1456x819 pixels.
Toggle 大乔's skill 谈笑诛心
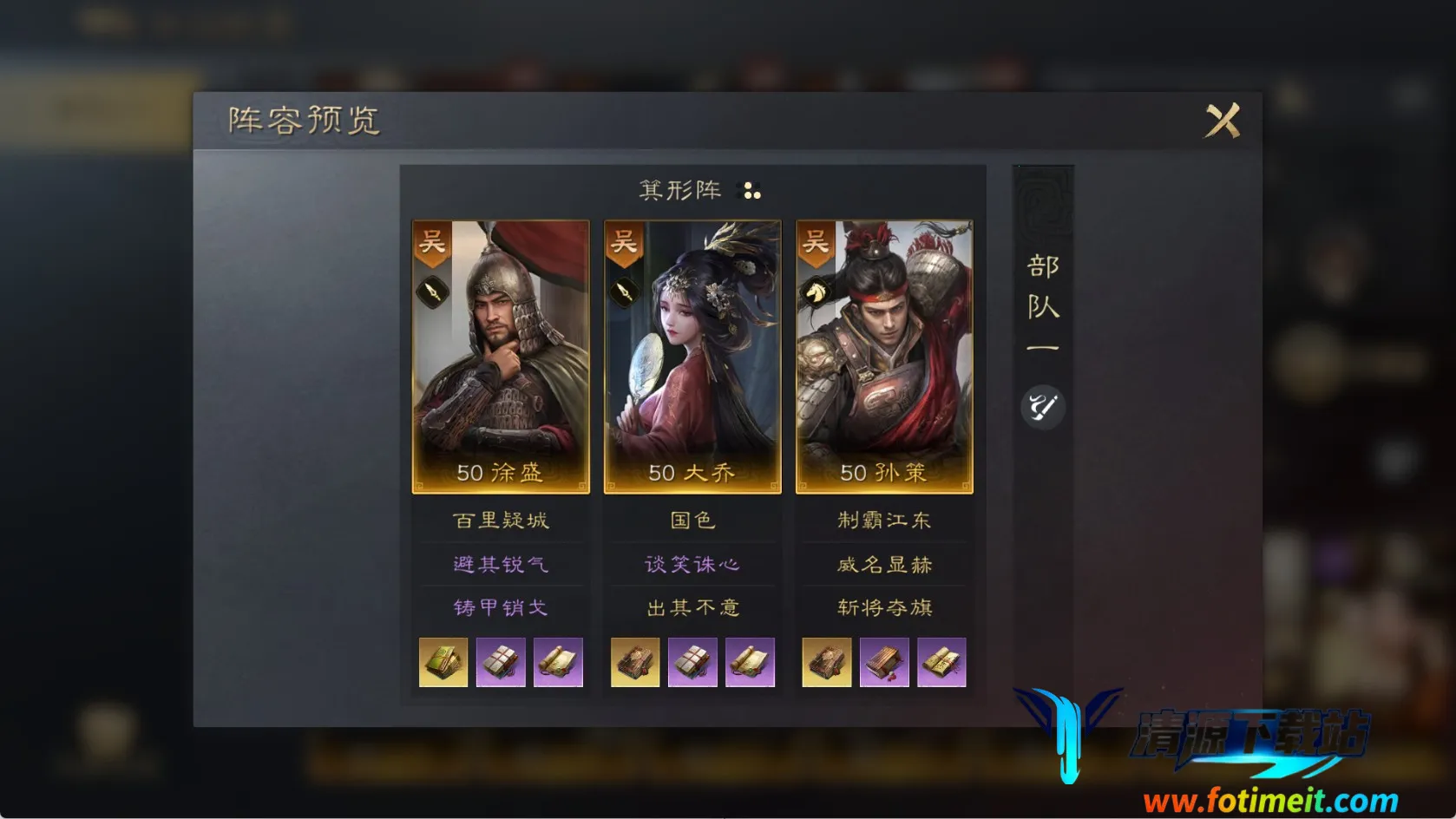692,564
